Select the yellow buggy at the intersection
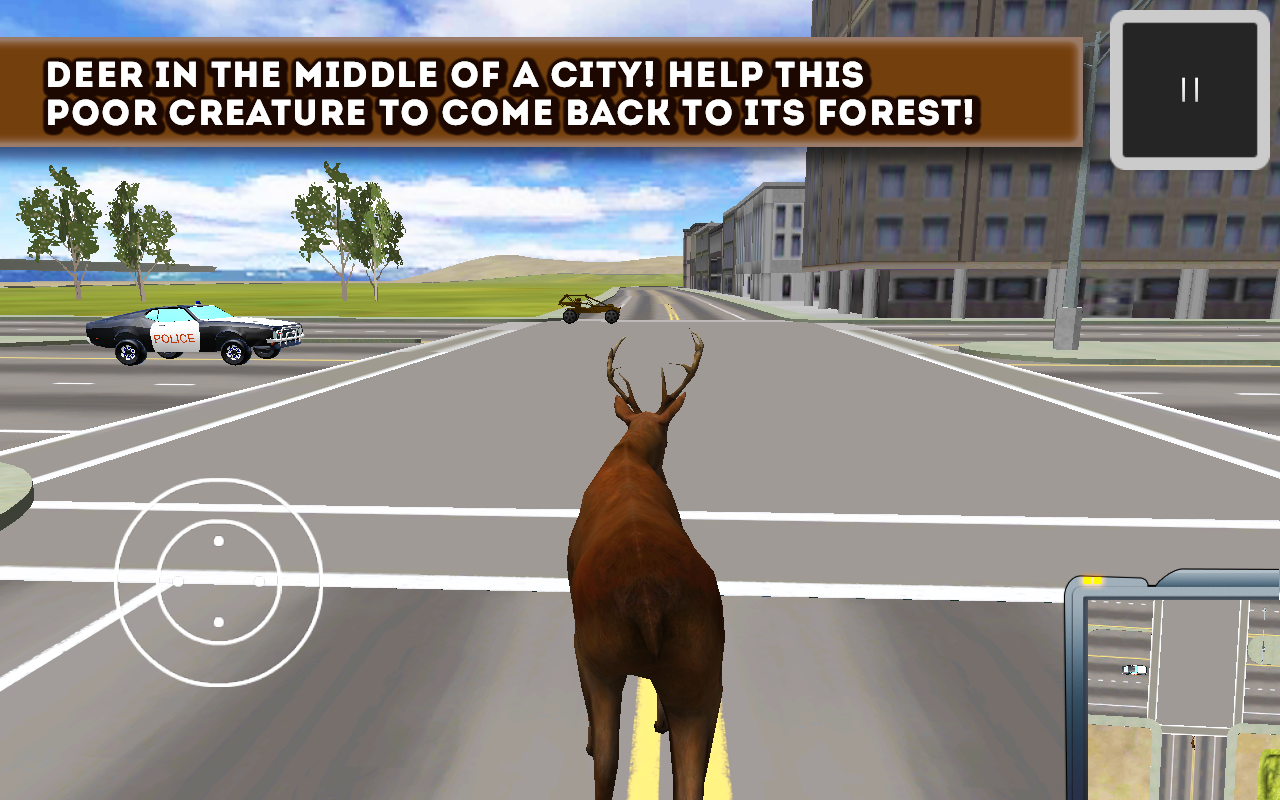This screenshot has height=800, width=1280. (x=589, y=309)
